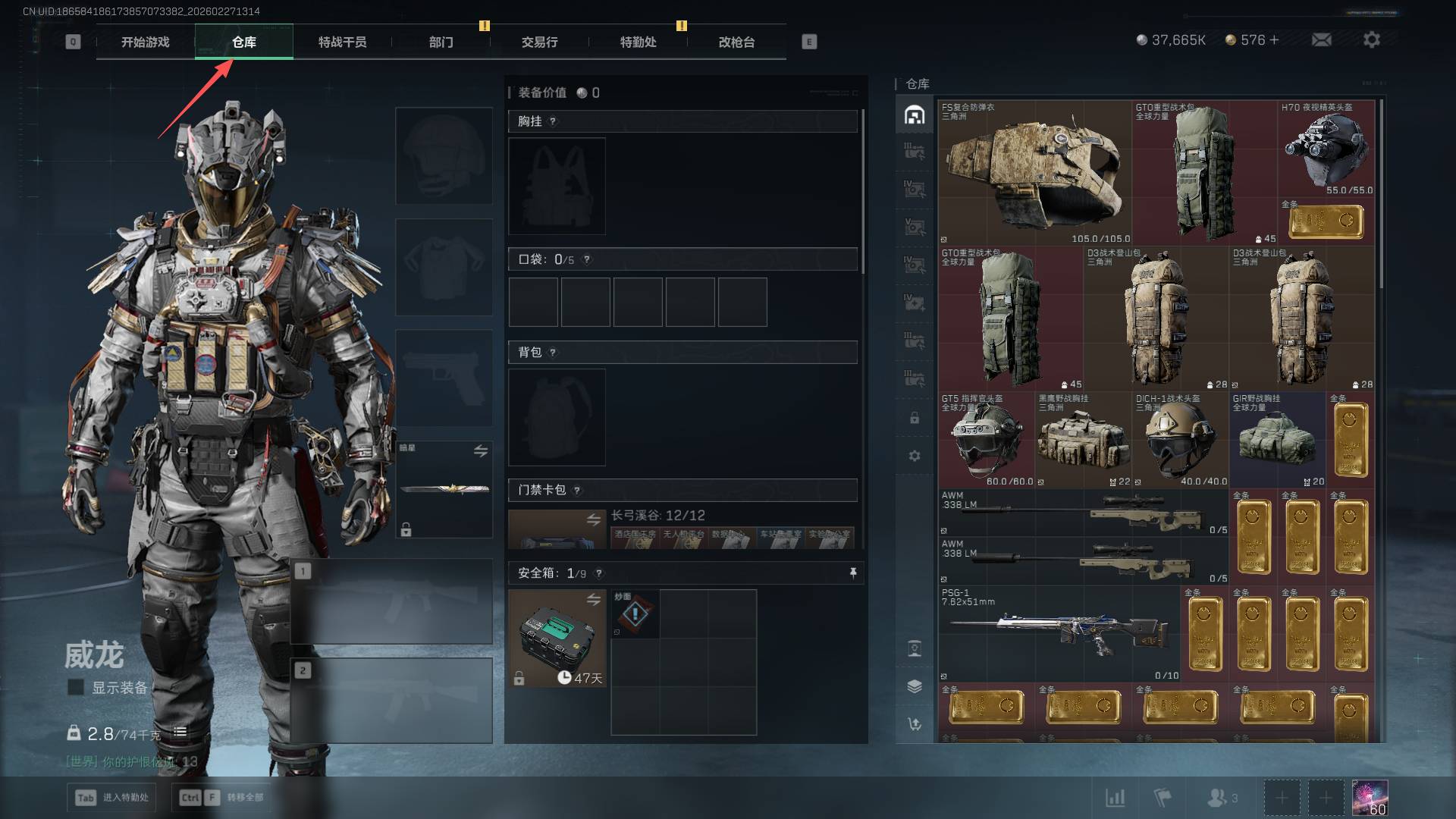This screenshot has width=1456, height=819.
Task: Open the 开始游戏 tab
Action: pyautogui.click(x=145, y=42)
